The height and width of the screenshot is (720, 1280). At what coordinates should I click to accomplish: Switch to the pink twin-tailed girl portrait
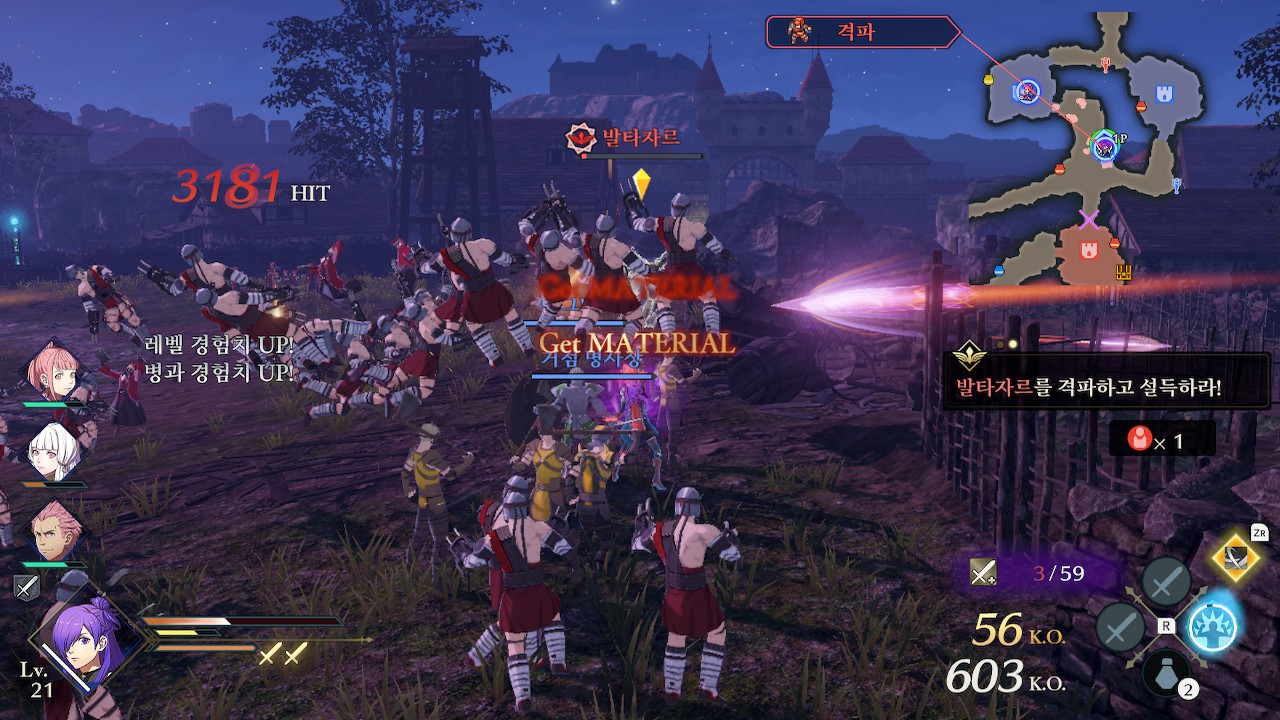coord(52,372)
